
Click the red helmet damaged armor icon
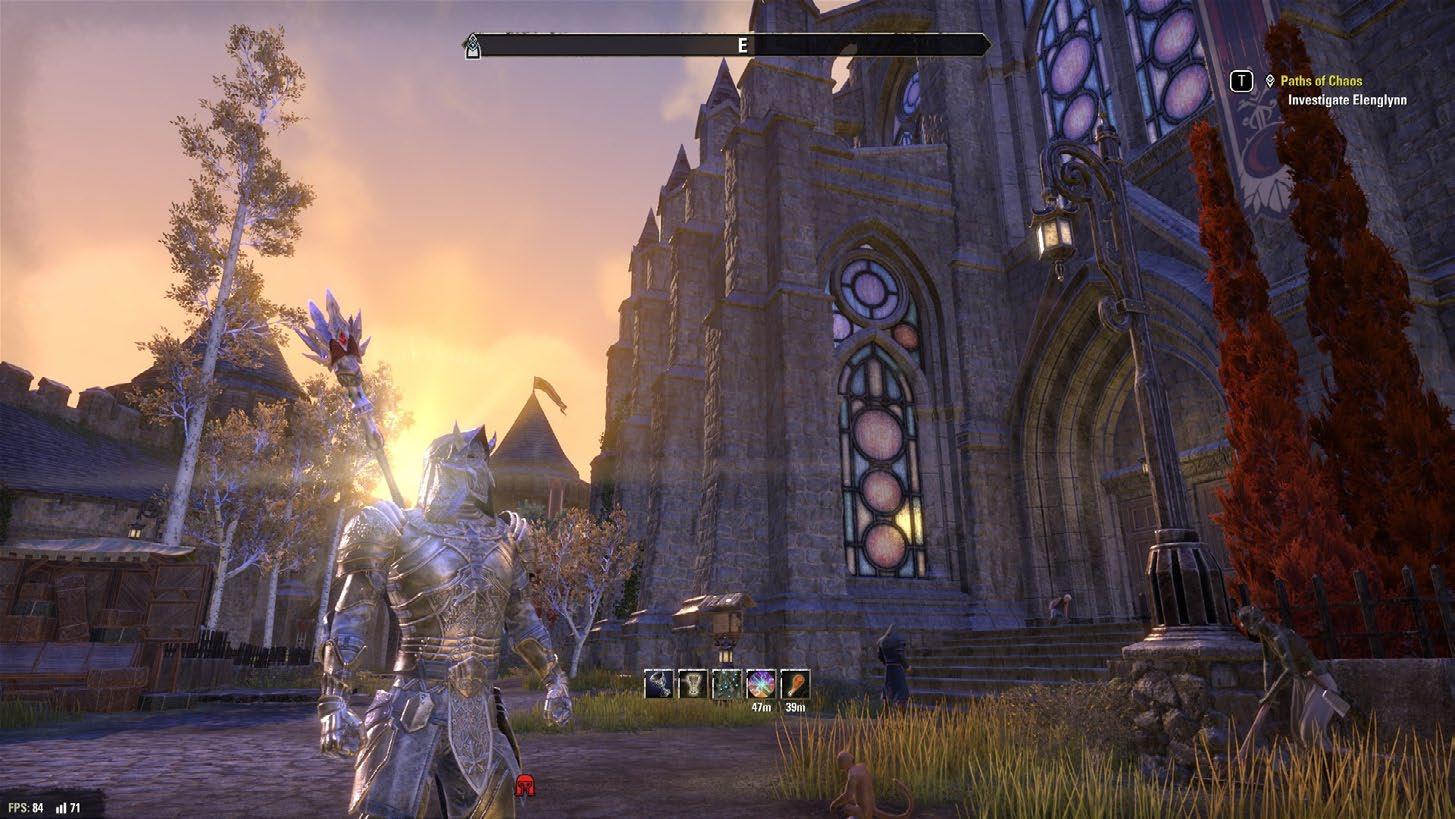pyautogui.click(x=524, y=786)
